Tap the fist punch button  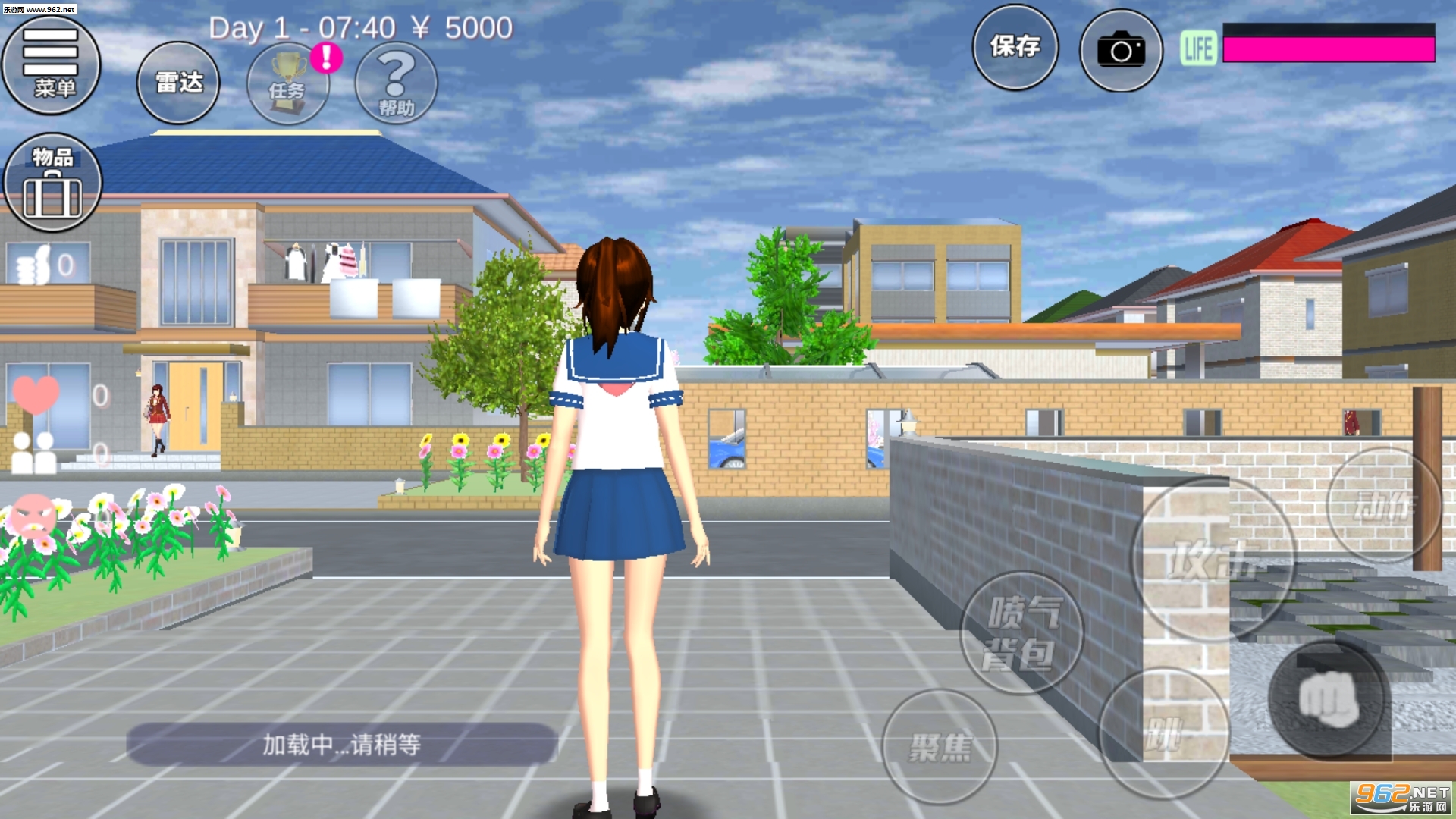coord(1329,699)
